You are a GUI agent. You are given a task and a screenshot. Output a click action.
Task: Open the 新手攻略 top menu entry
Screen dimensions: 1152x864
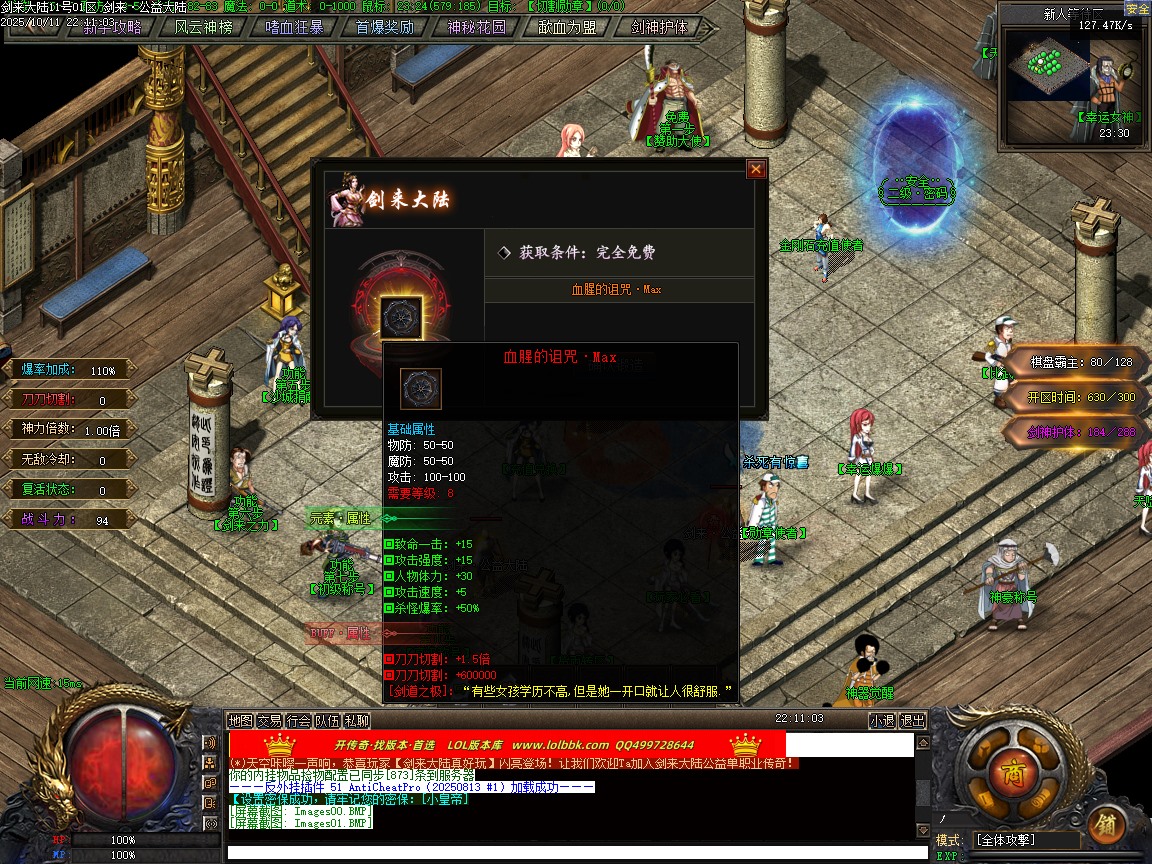tap(112, 28)
